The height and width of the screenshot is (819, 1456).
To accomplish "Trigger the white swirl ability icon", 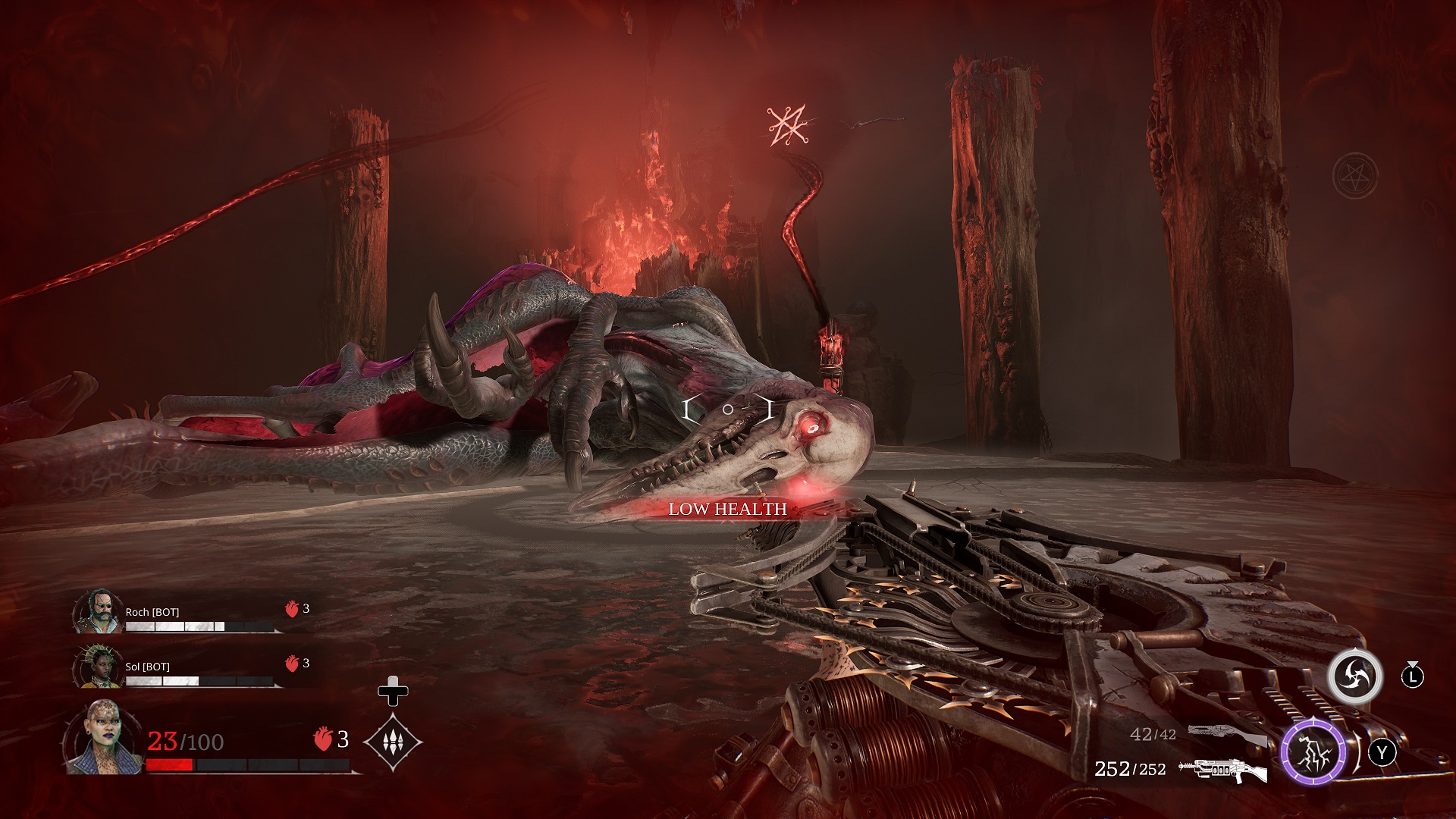I will click(1355, 676).
